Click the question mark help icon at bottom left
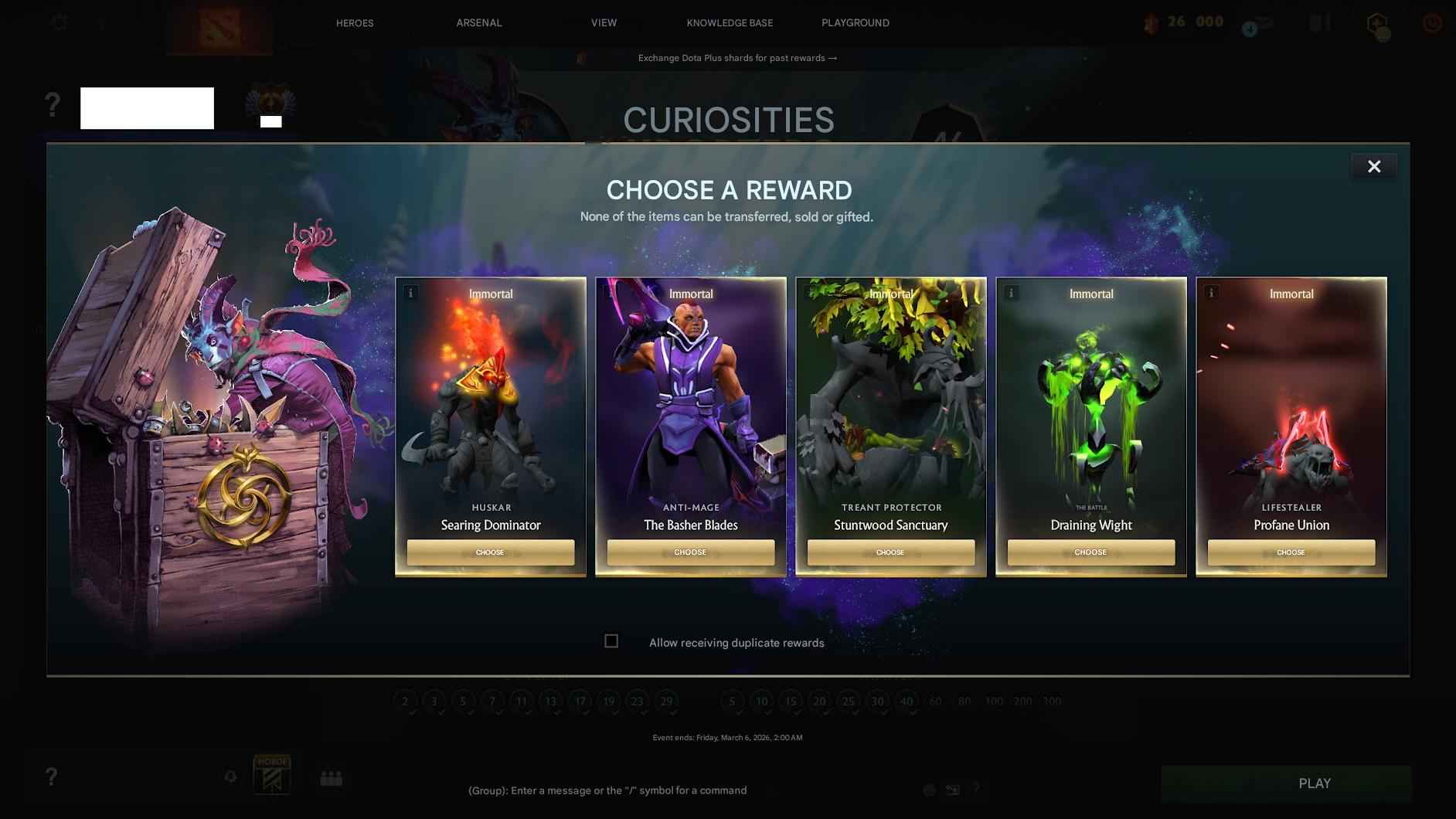 tap(51, 777)
